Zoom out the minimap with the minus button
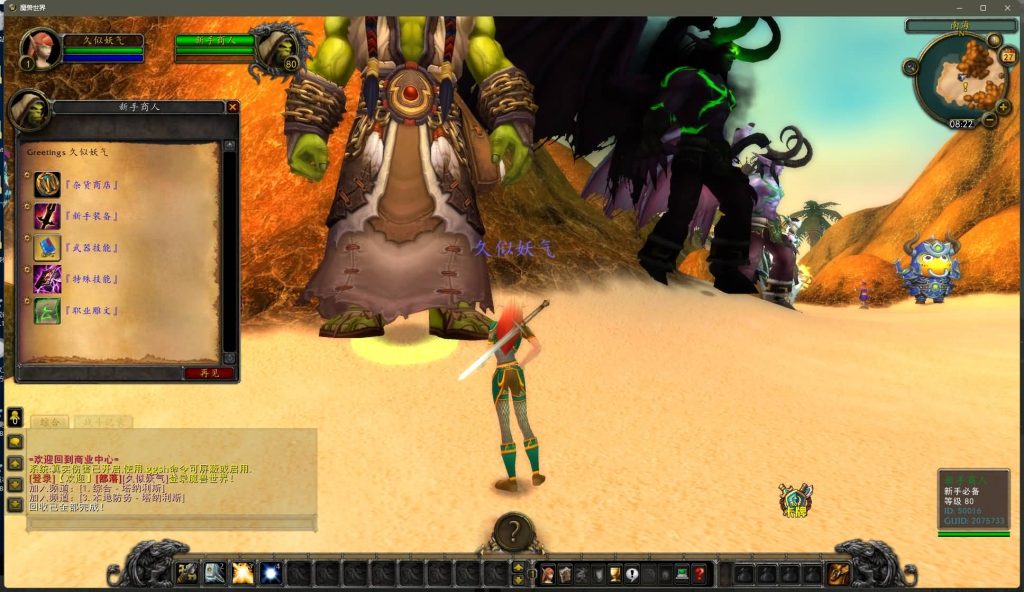Screen dimensions: 1024x592 989,120
